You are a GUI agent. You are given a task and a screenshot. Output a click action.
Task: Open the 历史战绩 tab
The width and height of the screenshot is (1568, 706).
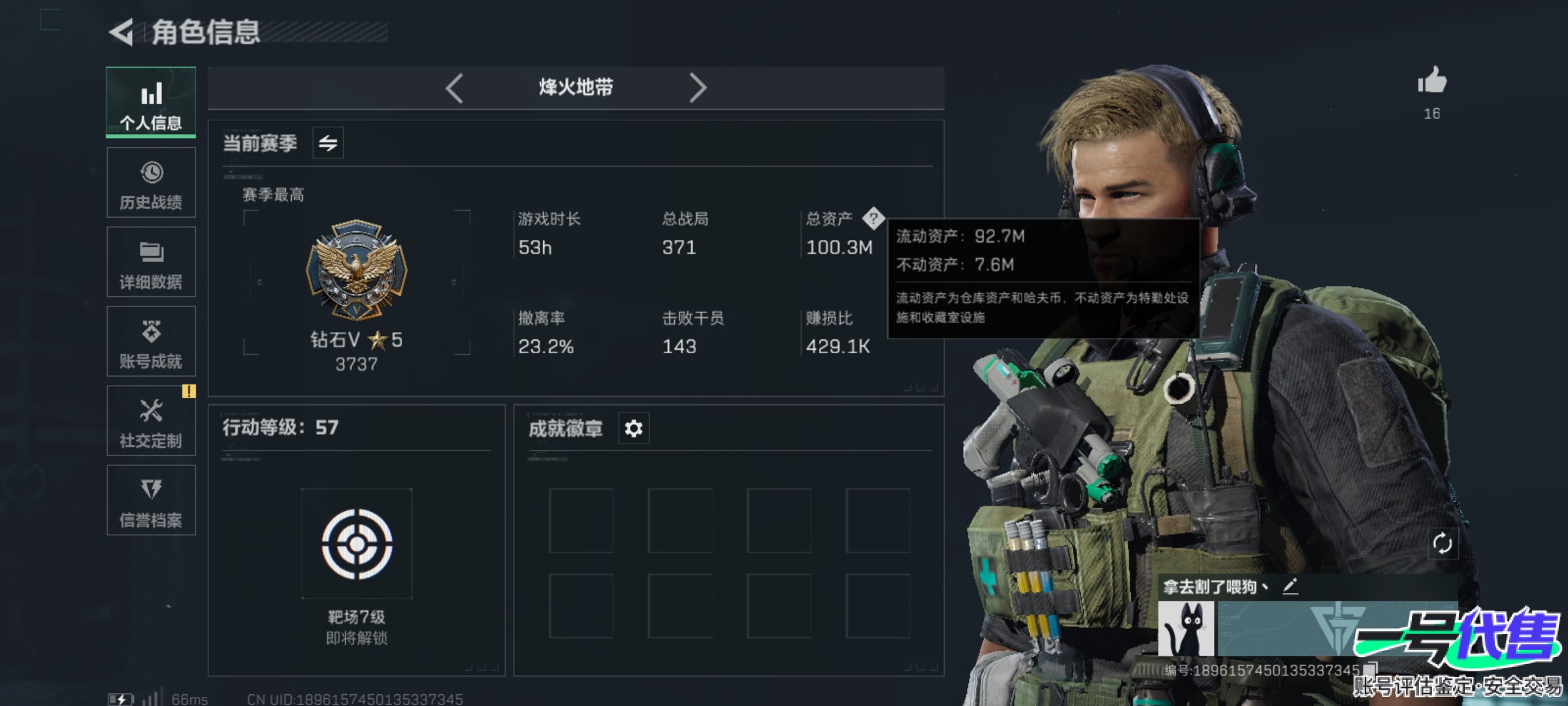(151, 183)
